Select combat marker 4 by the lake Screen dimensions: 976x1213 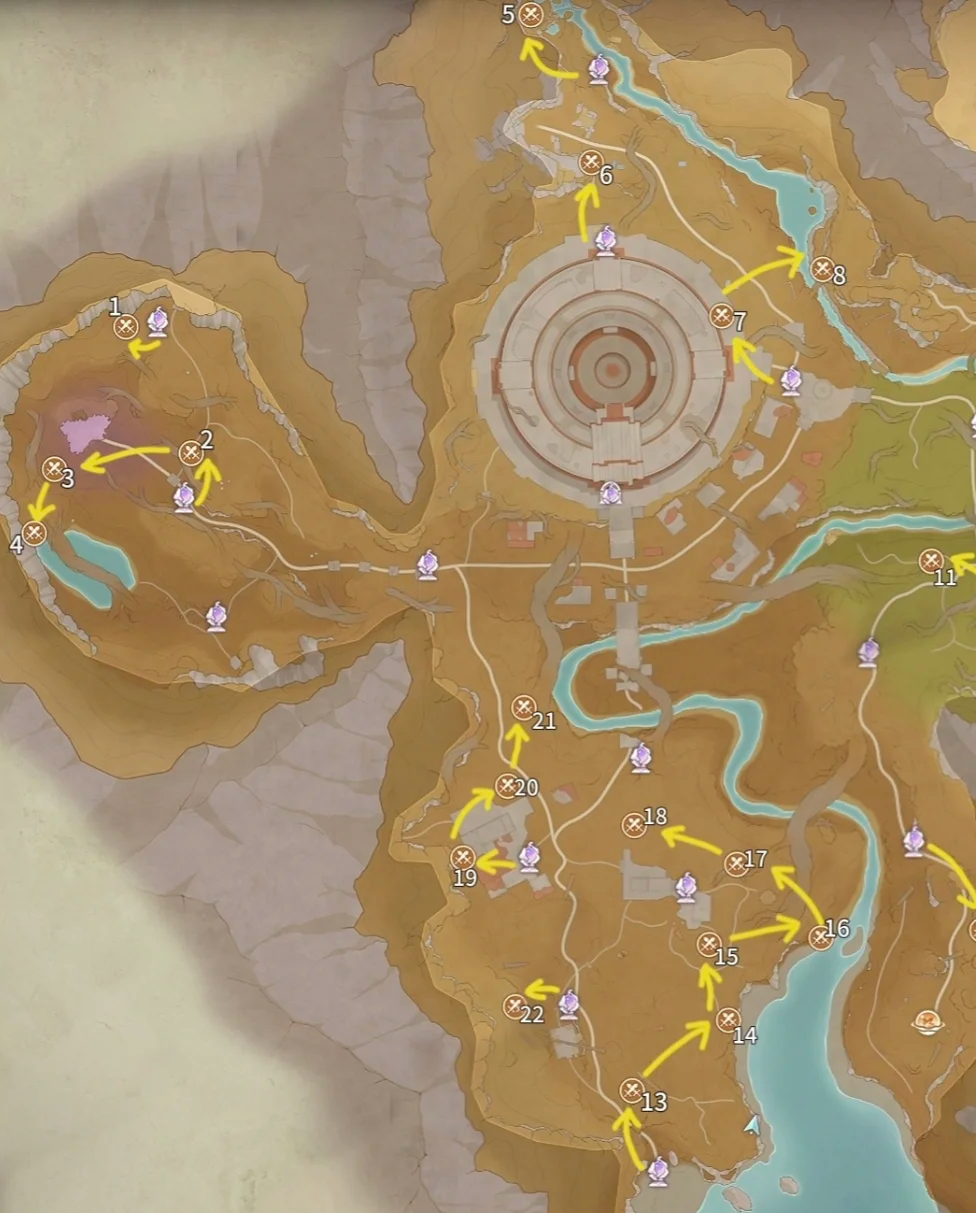(x=35, y=533)
